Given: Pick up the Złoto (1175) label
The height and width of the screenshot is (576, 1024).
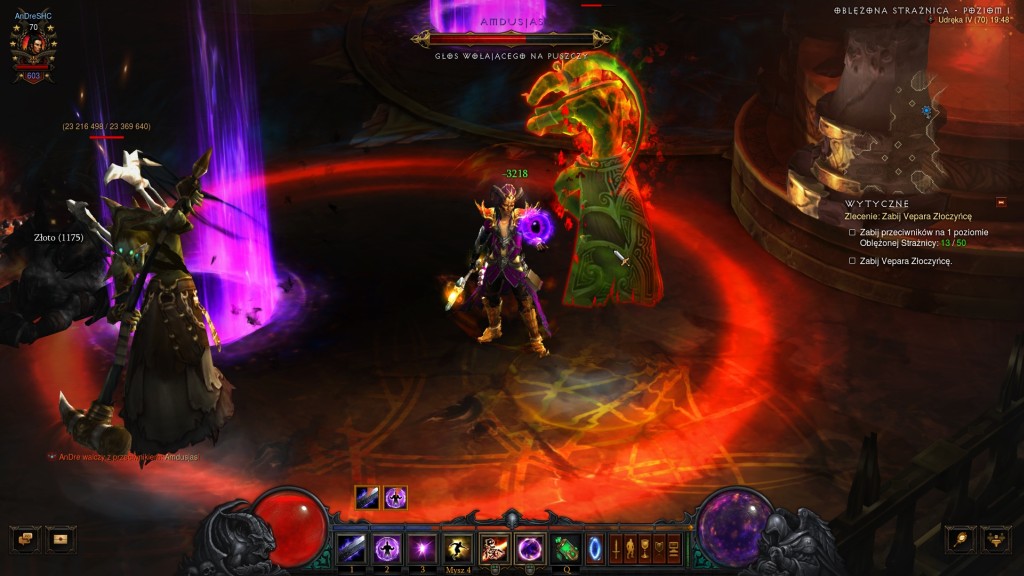Looking at the screenshot, I should tap(56, 238).
